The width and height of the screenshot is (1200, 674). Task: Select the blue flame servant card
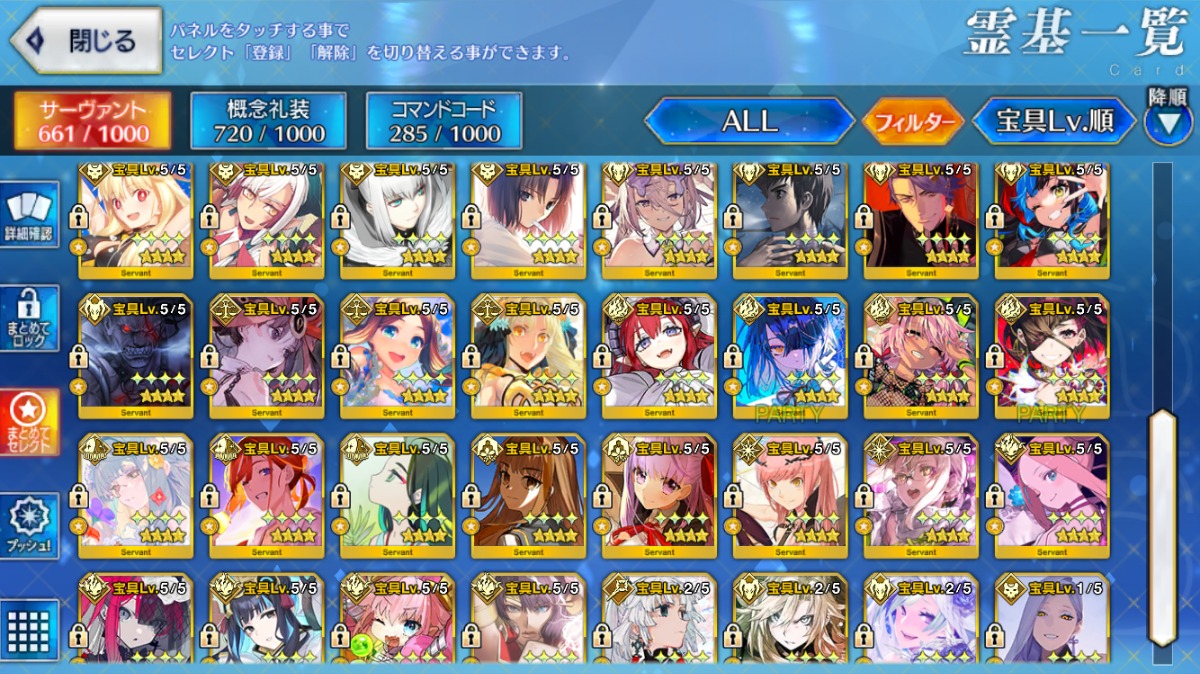(790, 355)
